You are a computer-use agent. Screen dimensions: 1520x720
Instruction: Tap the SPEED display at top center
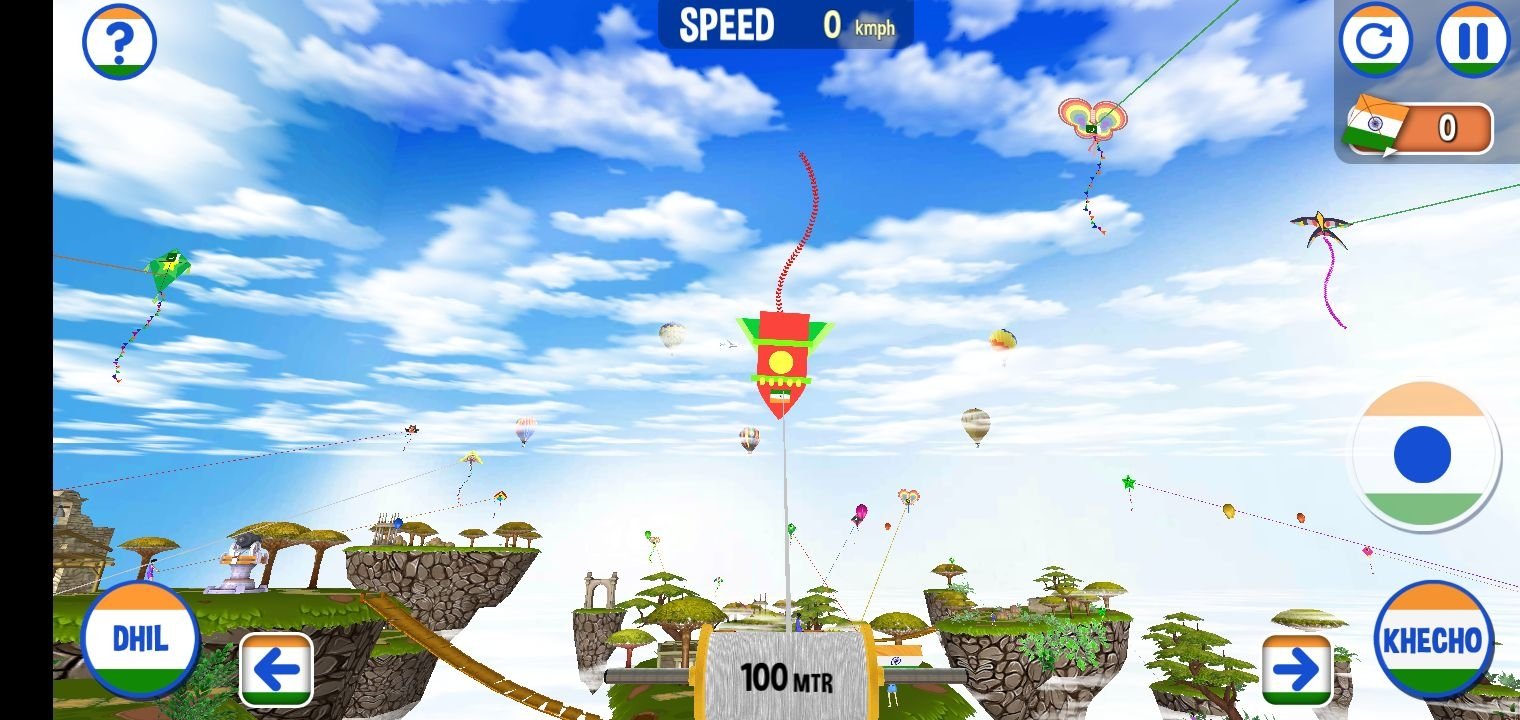[x=785, y=25]
